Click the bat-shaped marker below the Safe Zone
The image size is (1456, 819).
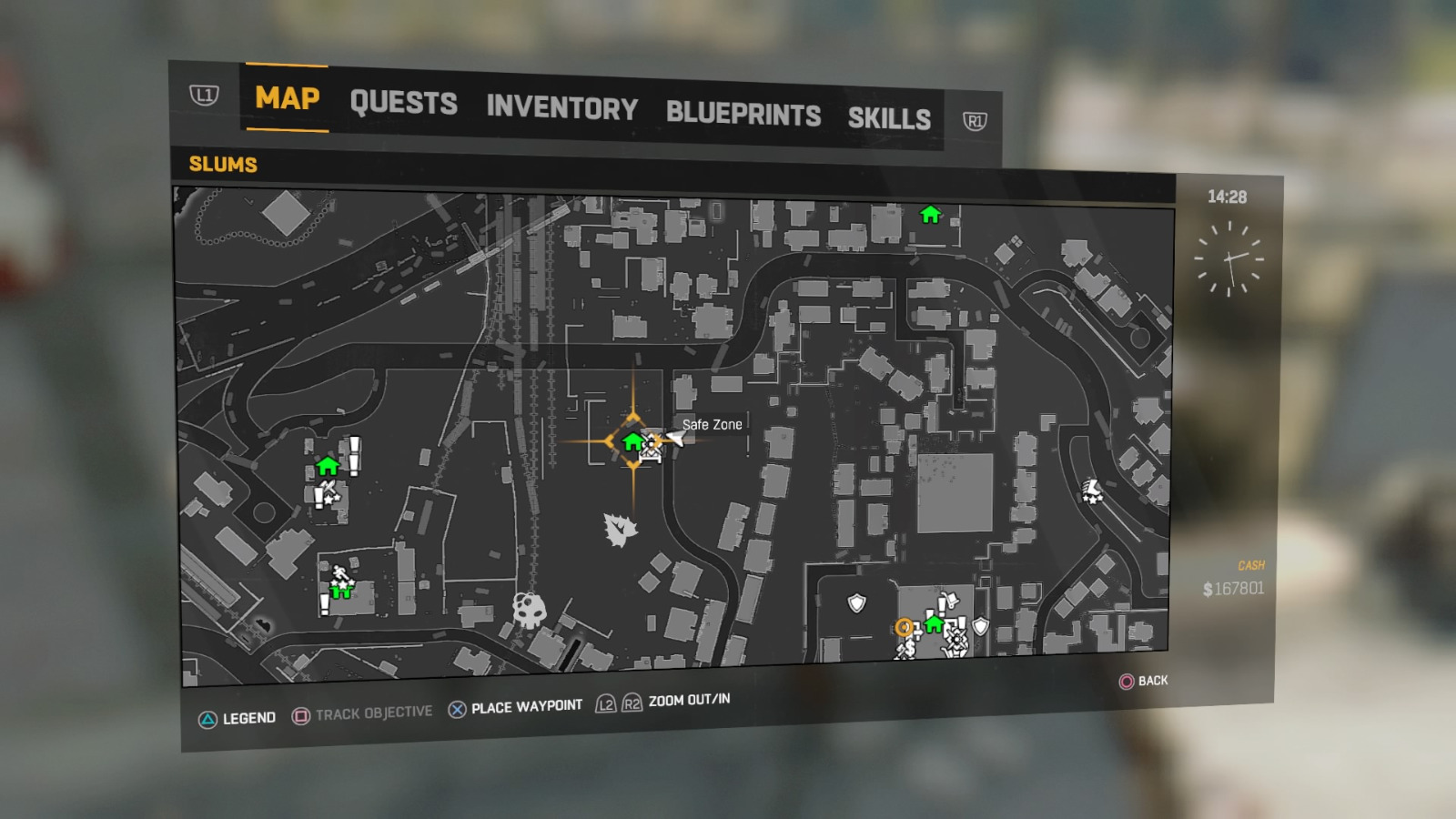click(619, 530)
